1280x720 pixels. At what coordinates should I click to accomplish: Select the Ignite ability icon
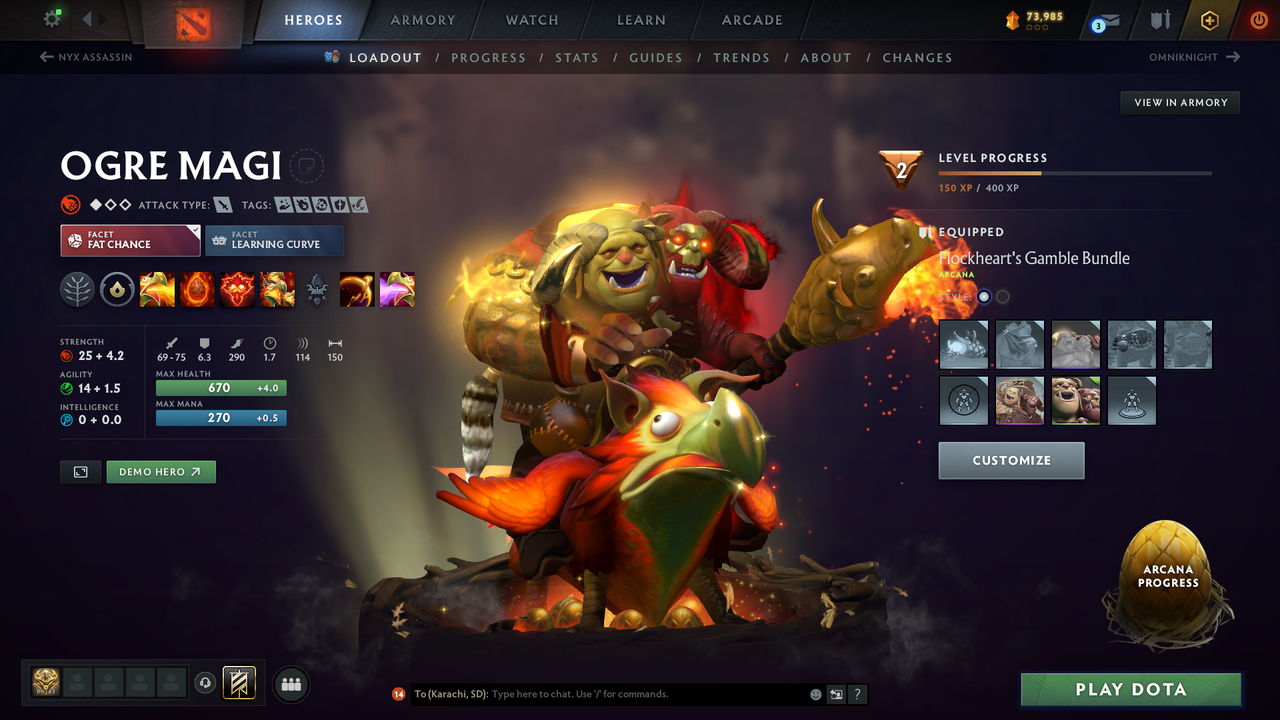[197, 289]
